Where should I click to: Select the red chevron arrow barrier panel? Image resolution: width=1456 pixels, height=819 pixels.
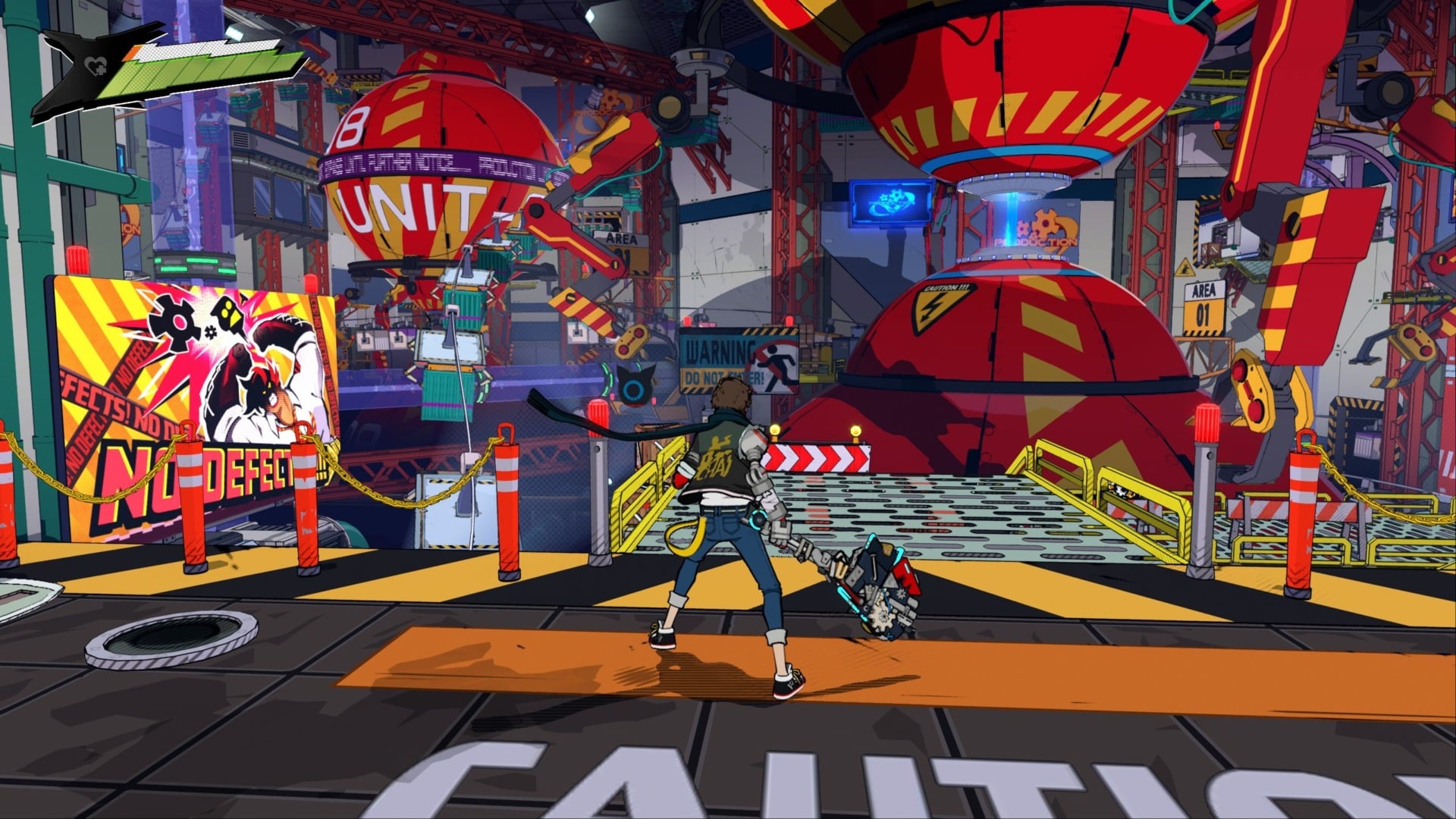817,457
